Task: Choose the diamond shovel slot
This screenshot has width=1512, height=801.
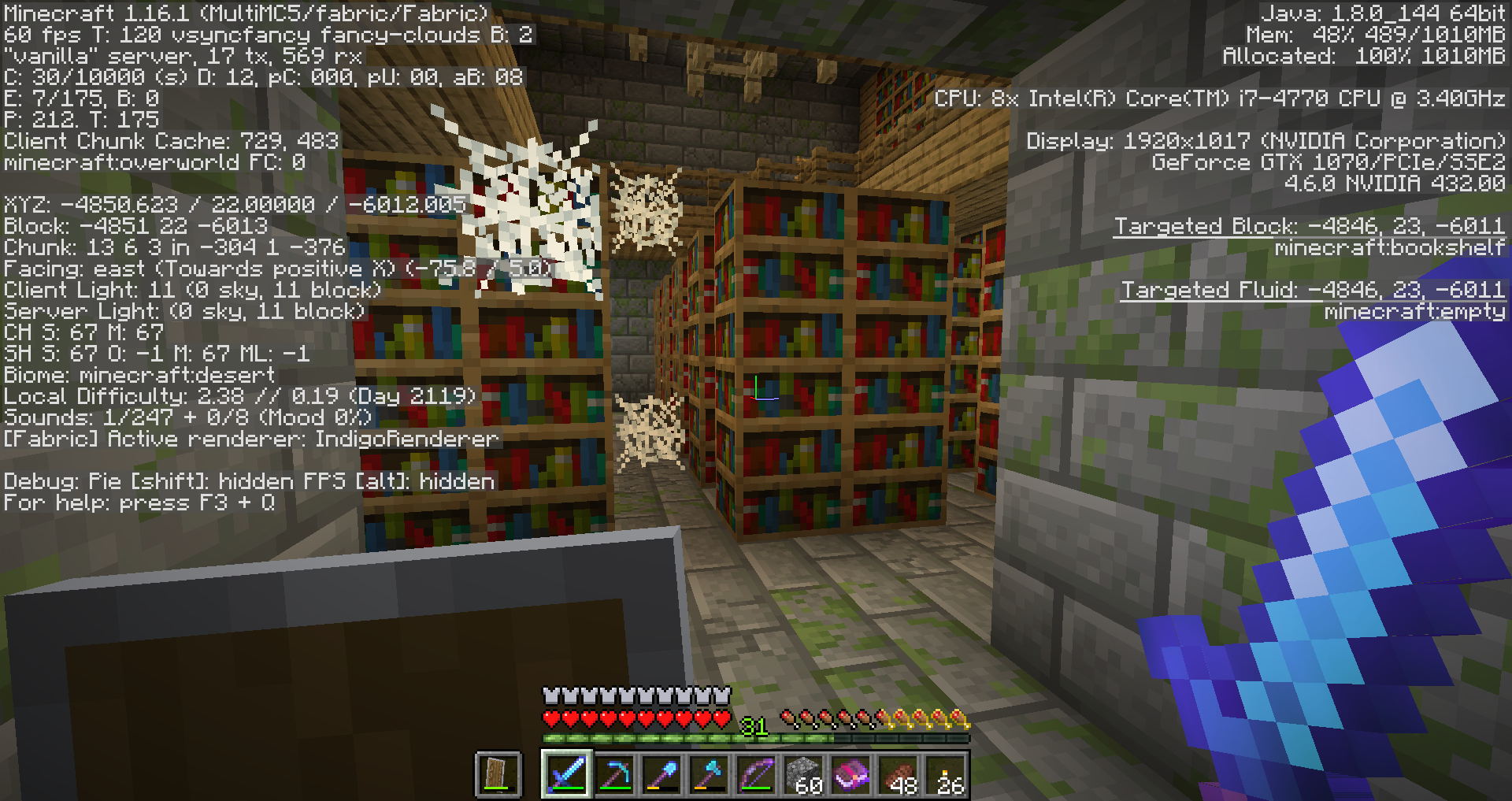Action: click(x=661, y=773)
